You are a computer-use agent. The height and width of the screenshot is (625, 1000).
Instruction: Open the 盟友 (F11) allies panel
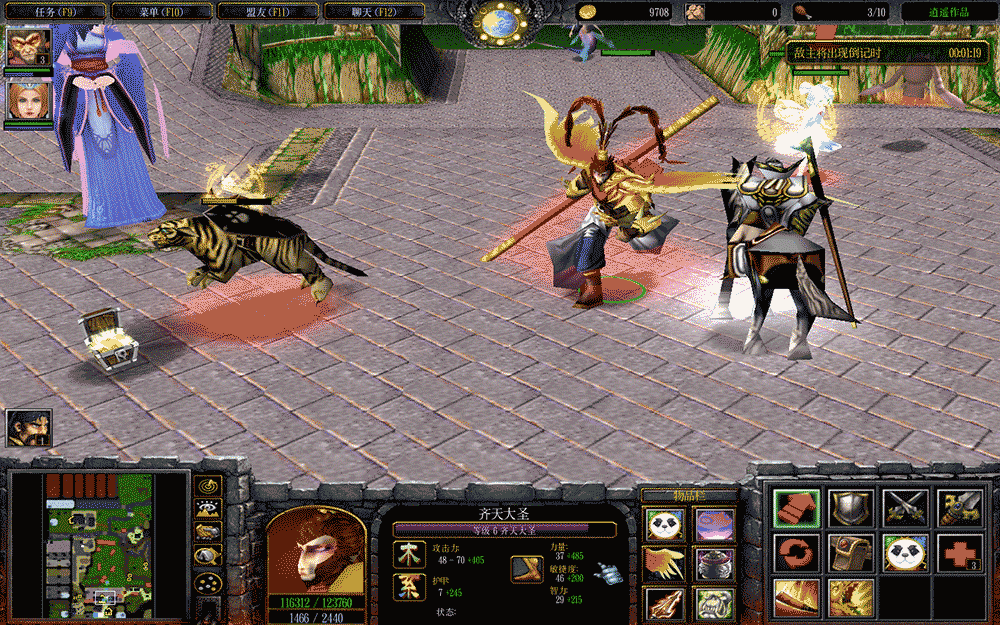point(267,11)
